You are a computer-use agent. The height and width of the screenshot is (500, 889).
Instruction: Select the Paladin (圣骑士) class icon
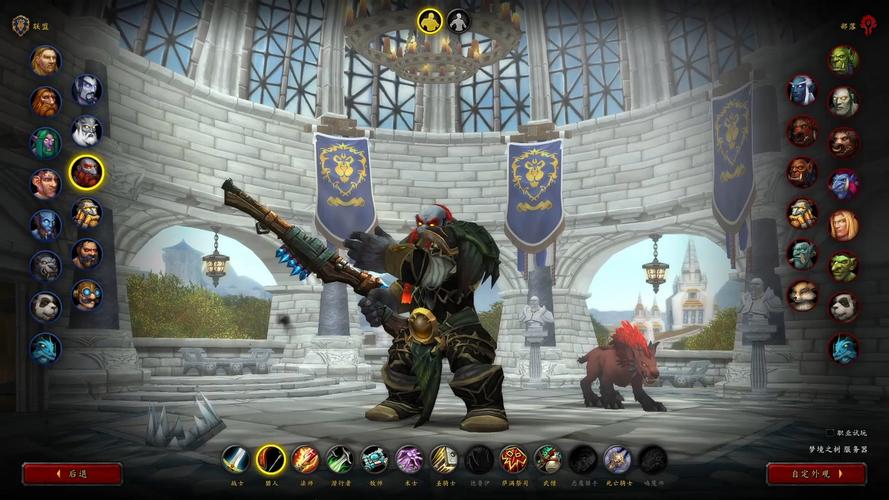(x=444, y=459)
